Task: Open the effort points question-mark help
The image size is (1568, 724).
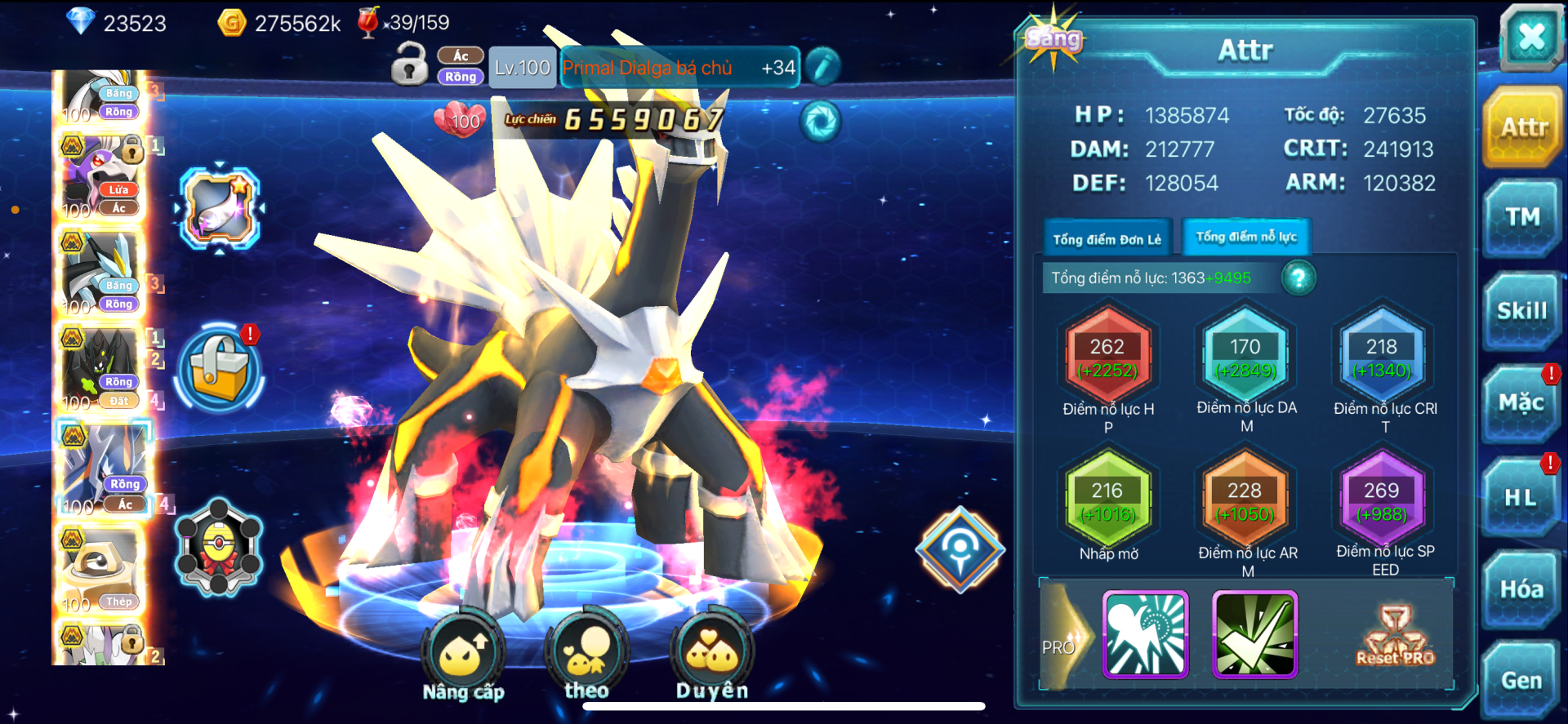Action: coord(1298,278)
